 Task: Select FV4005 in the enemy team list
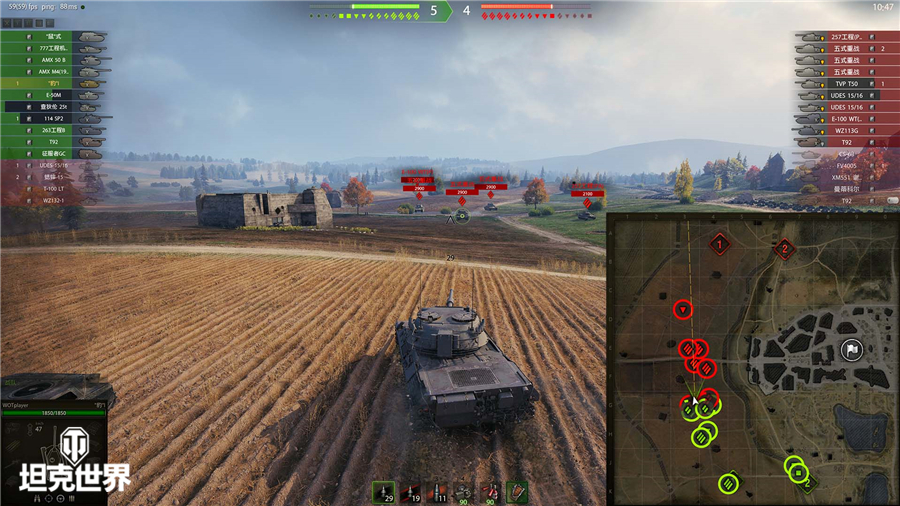point(846,165)
